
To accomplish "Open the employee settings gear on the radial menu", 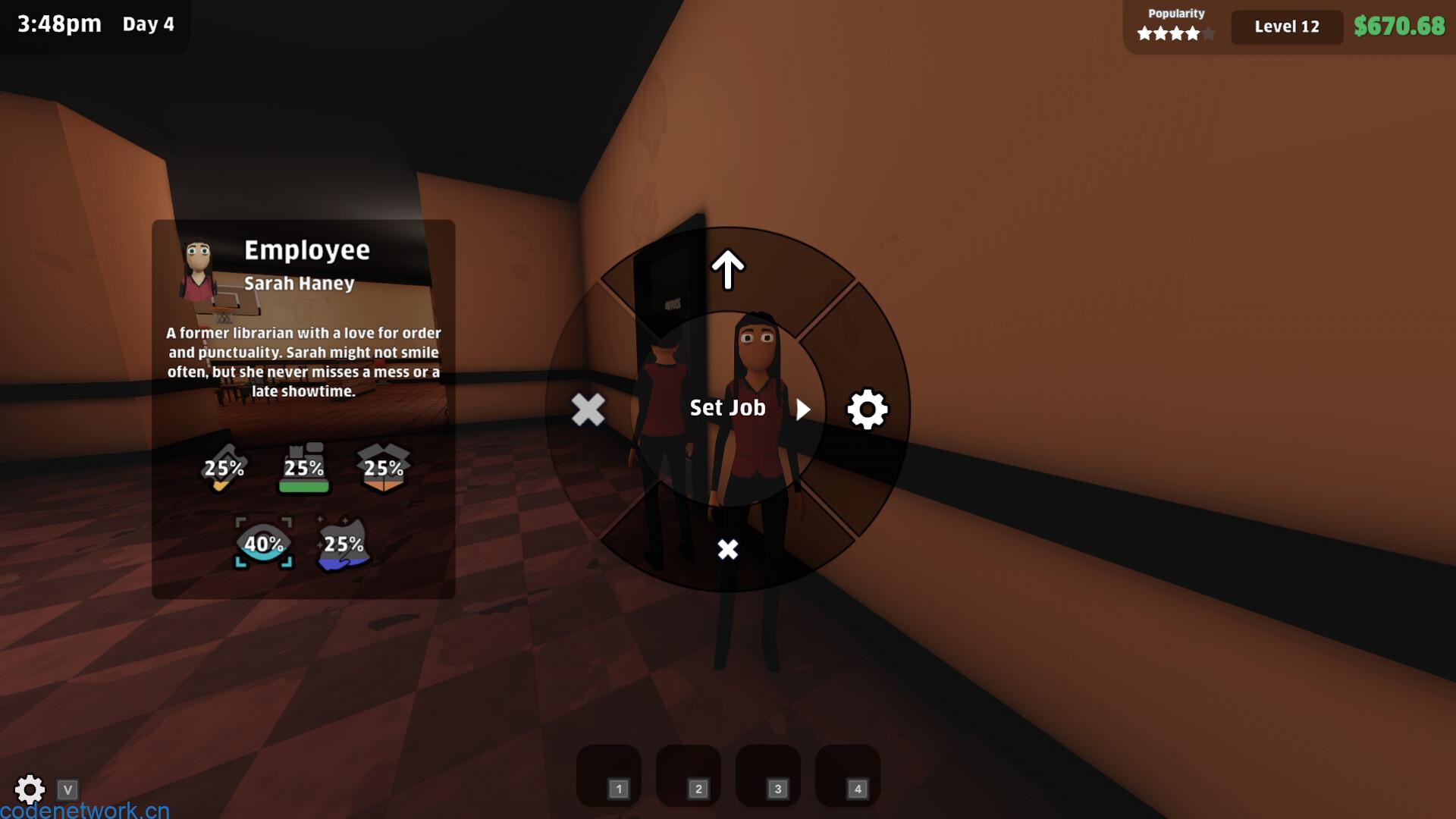I will (867, 409).
